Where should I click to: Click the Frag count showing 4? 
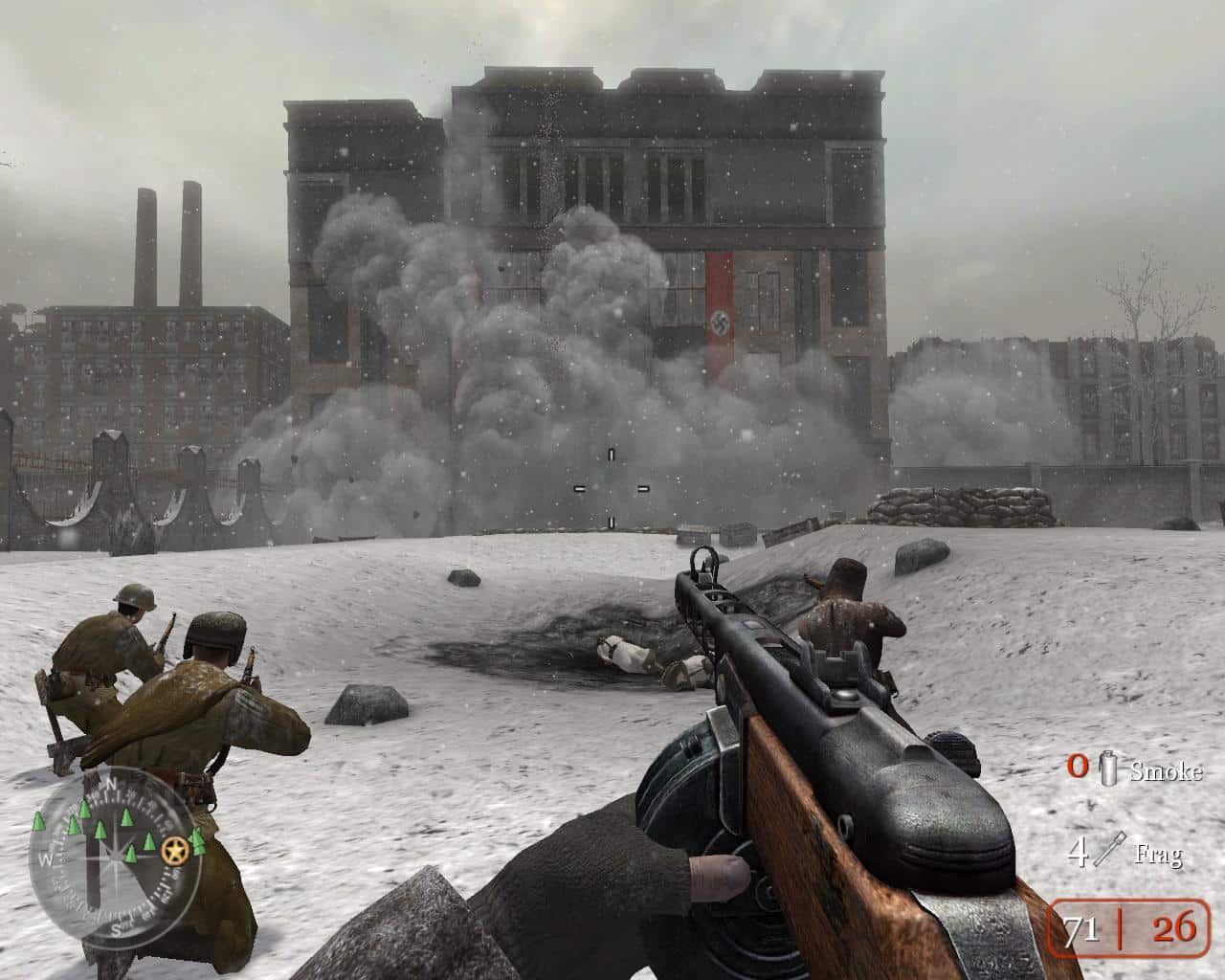click(x=1080, y=850)
